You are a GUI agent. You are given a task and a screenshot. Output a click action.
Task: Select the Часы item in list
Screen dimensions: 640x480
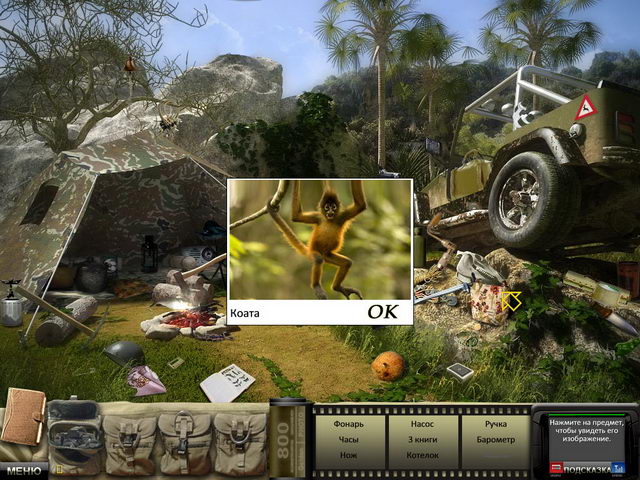[x=348, y=440]
